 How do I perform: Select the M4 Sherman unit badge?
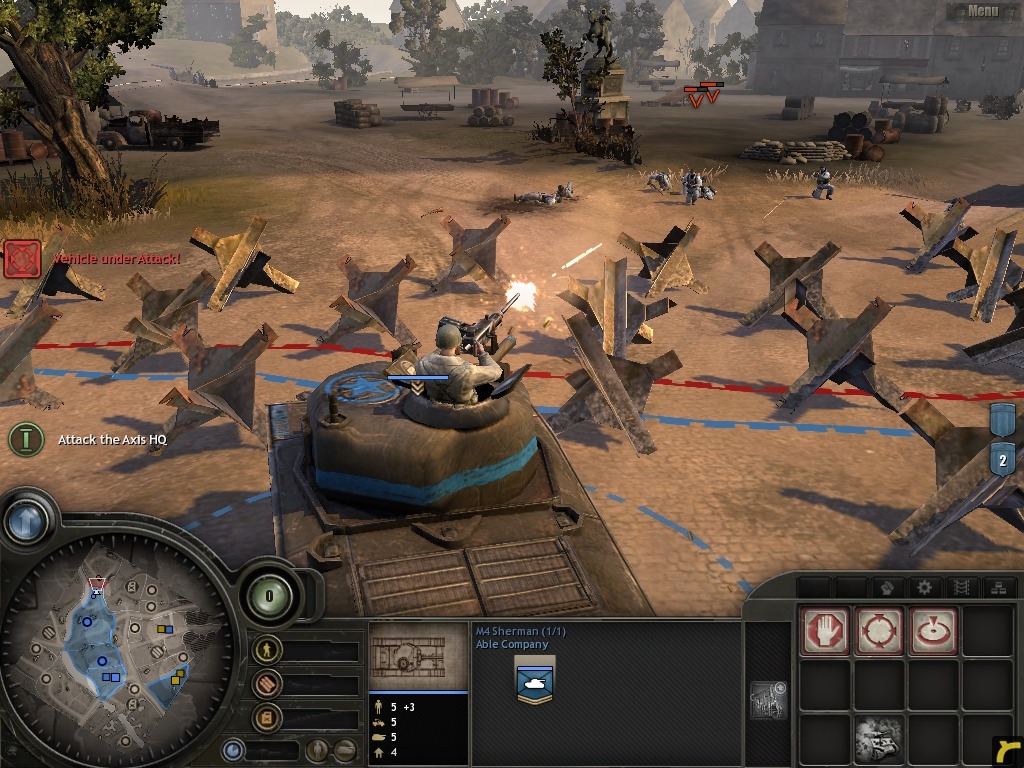(x=534, y=681)
